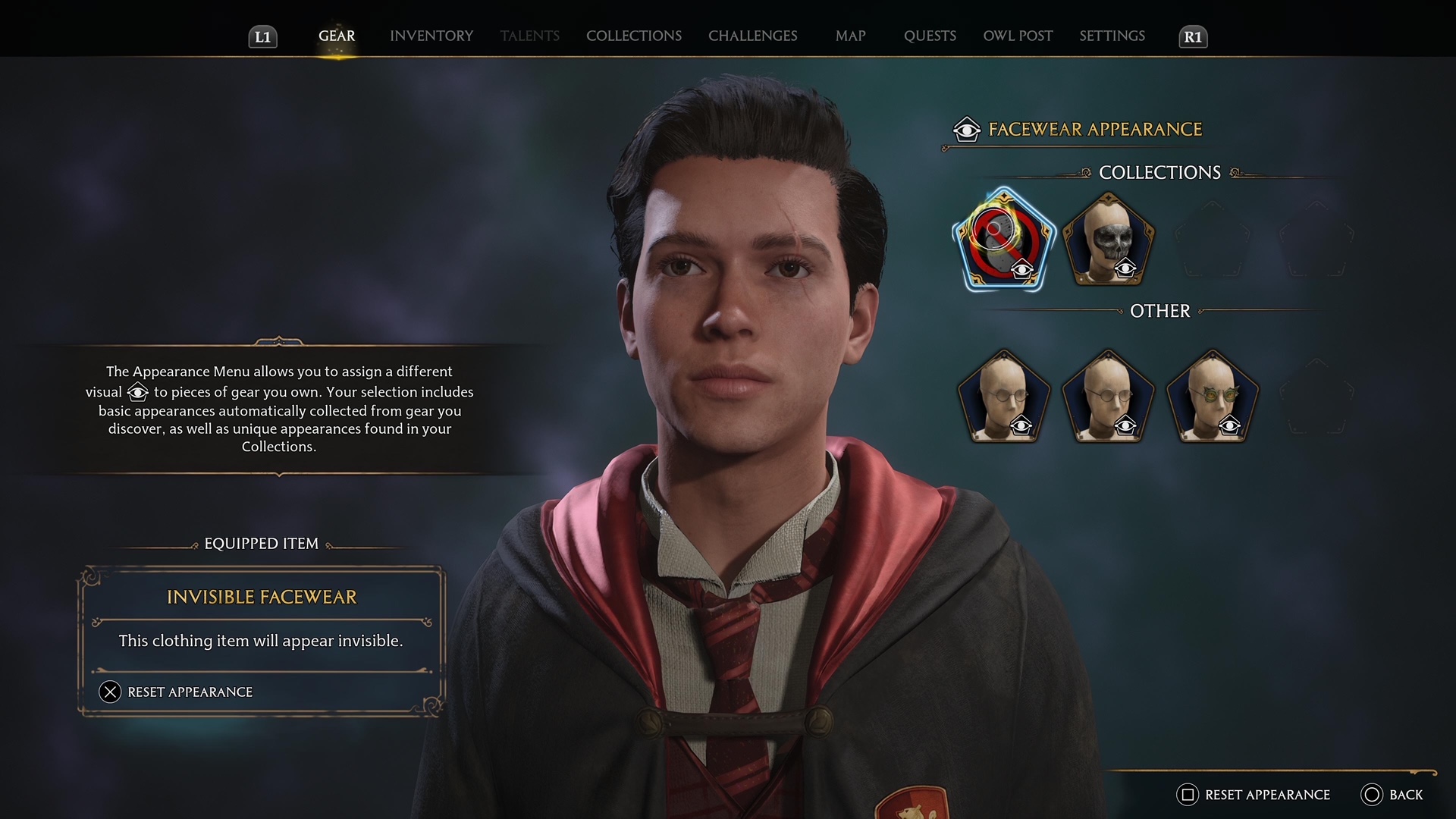Toggle the eye marker on Invisible Facewear tile

1022,268
